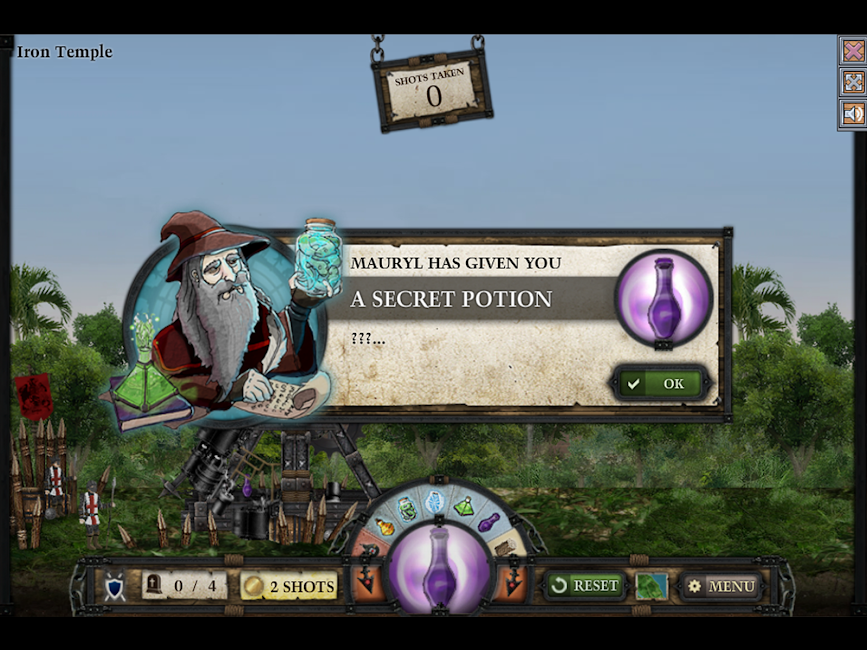Viewport: 867px width, 650px height.
Task: Select the blue crystal potion in wheel
Action: coord(435,501)
